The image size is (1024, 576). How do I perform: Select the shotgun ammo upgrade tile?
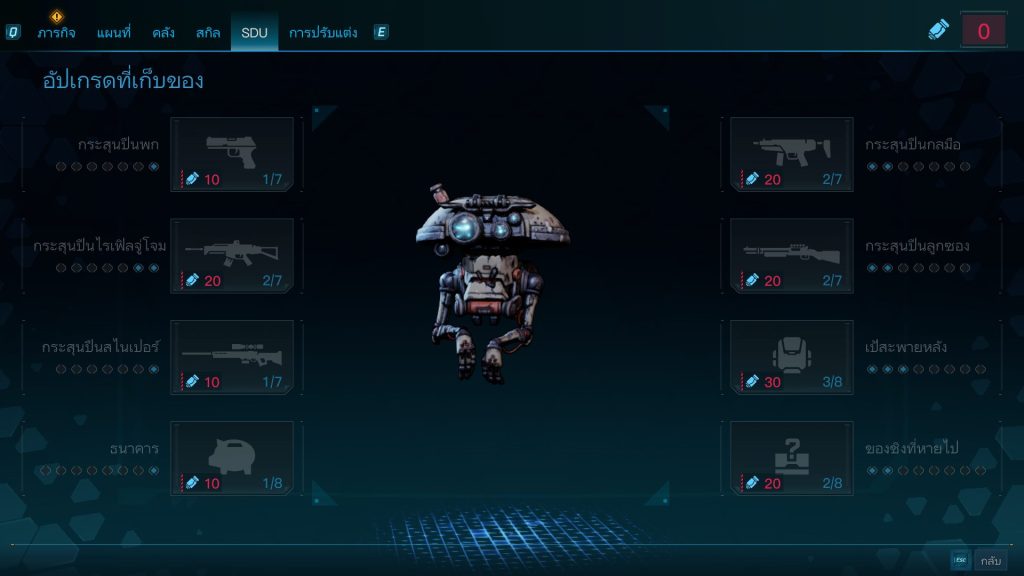tap(791, 255)
